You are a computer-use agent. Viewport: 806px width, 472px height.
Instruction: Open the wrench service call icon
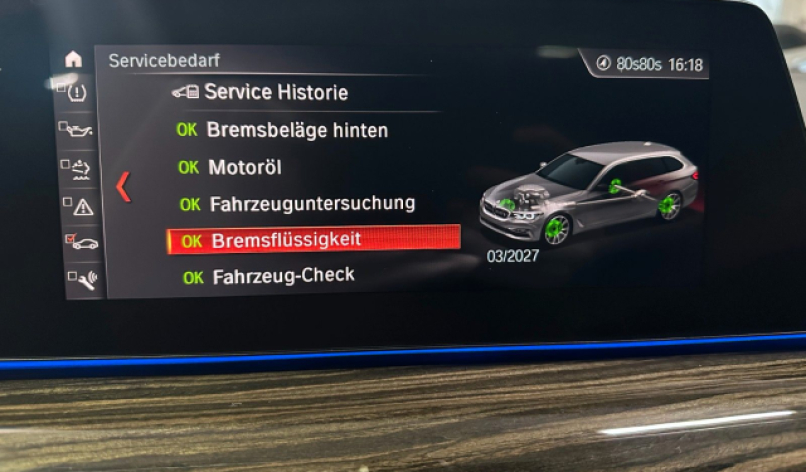(81, 280)
